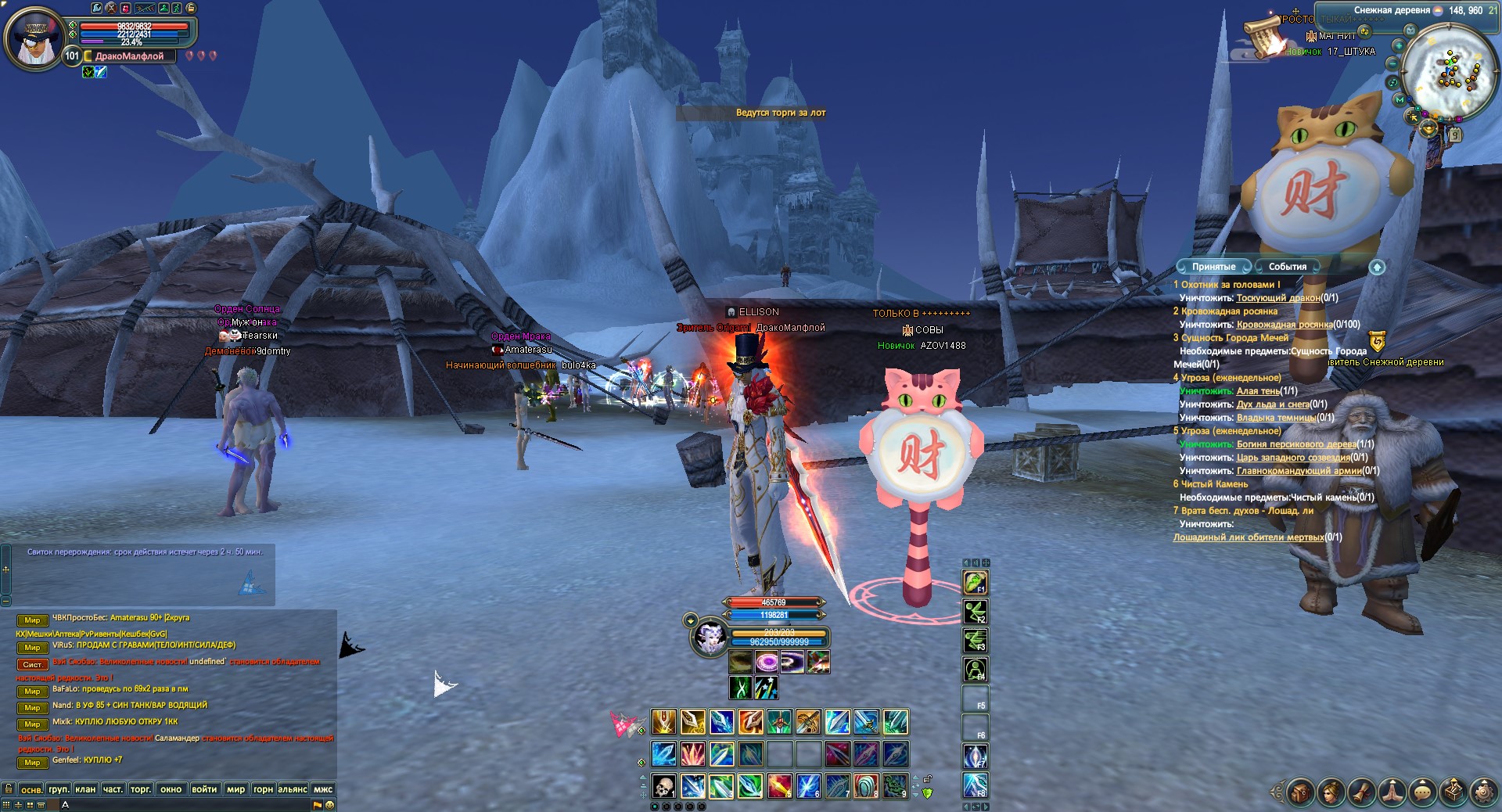Select the player portrait with white hat
1502x812 pixels.
34,37
